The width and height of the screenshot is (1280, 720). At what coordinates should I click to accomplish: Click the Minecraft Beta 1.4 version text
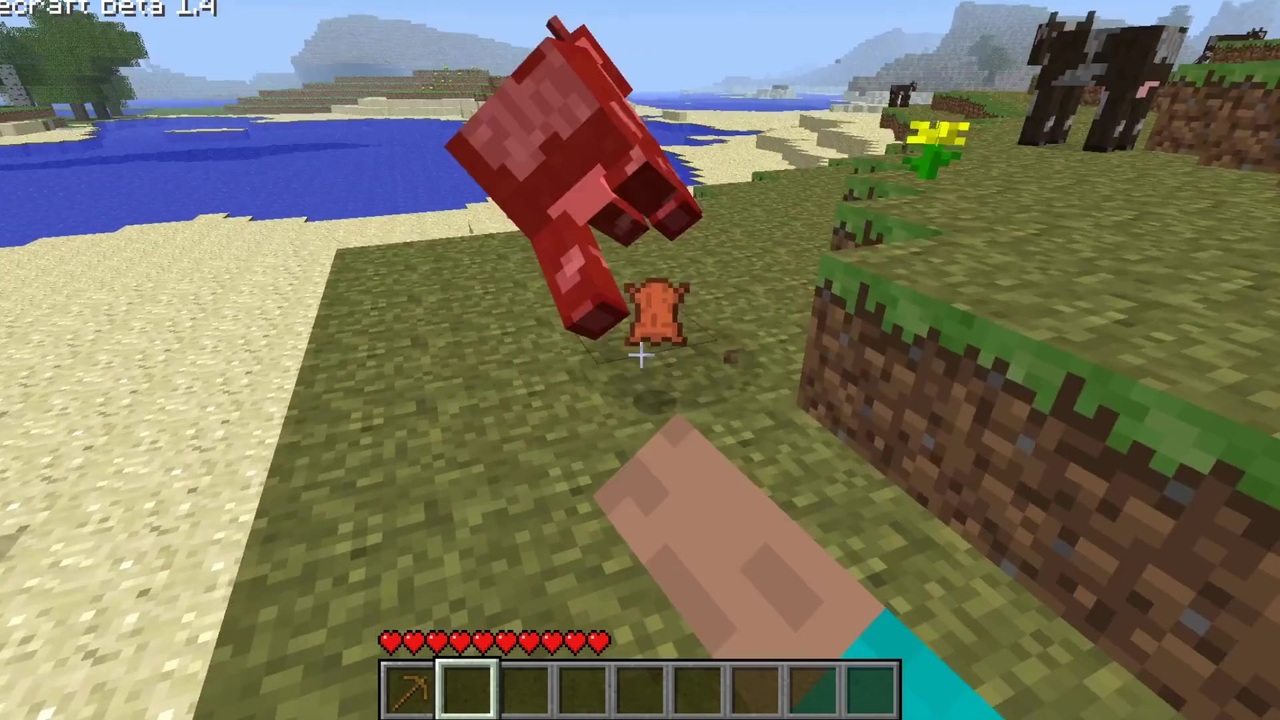(x=105, y=8)
